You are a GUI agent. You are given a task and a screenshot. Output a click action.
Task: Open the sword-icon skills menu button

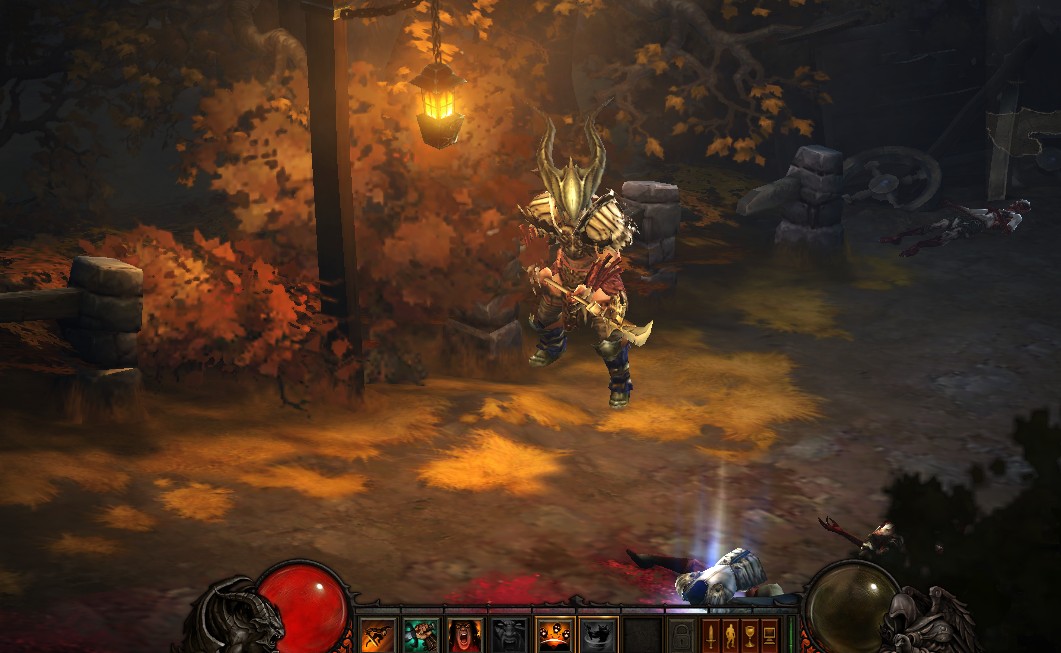point(712,635)
